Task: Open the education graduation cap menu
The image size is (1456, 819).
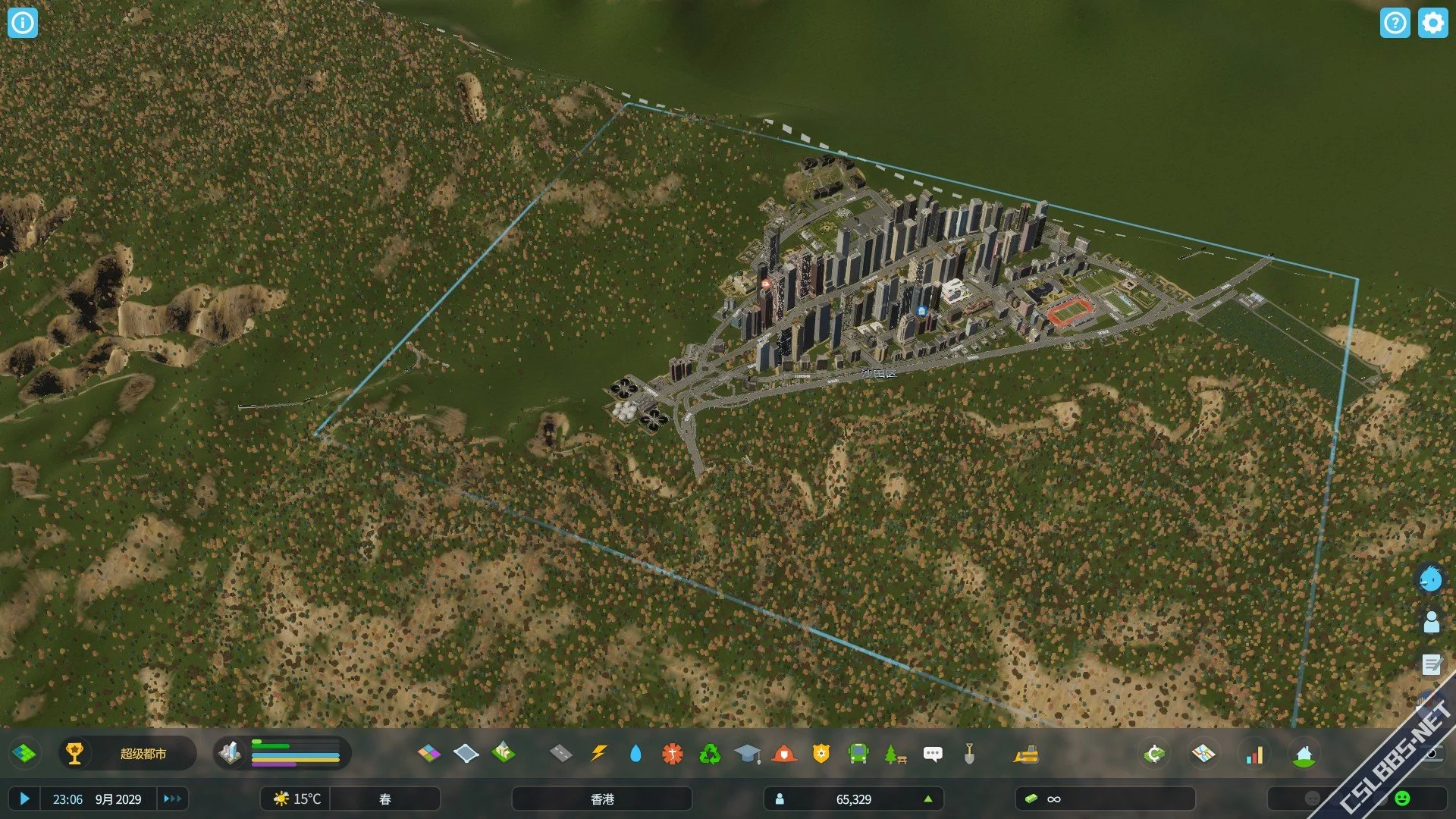Action: tap(747, 753)
